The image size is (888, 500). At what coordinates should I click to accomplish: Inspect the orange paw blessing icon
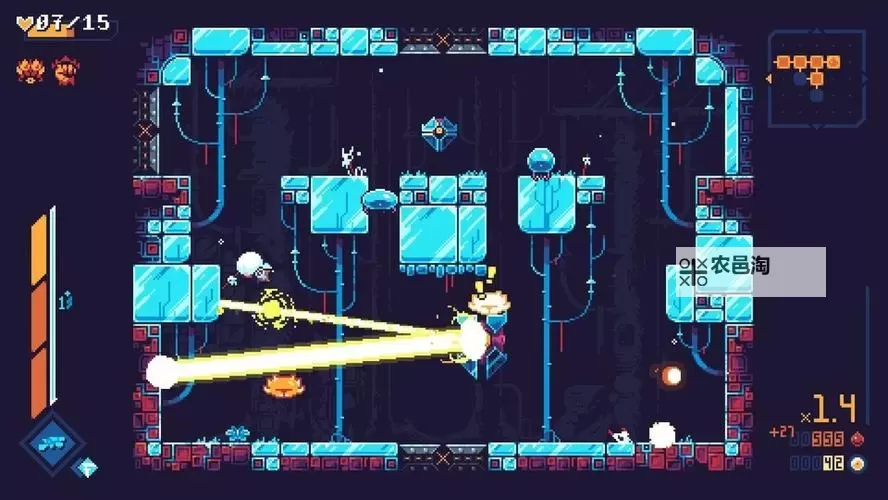tap(30, 71)
